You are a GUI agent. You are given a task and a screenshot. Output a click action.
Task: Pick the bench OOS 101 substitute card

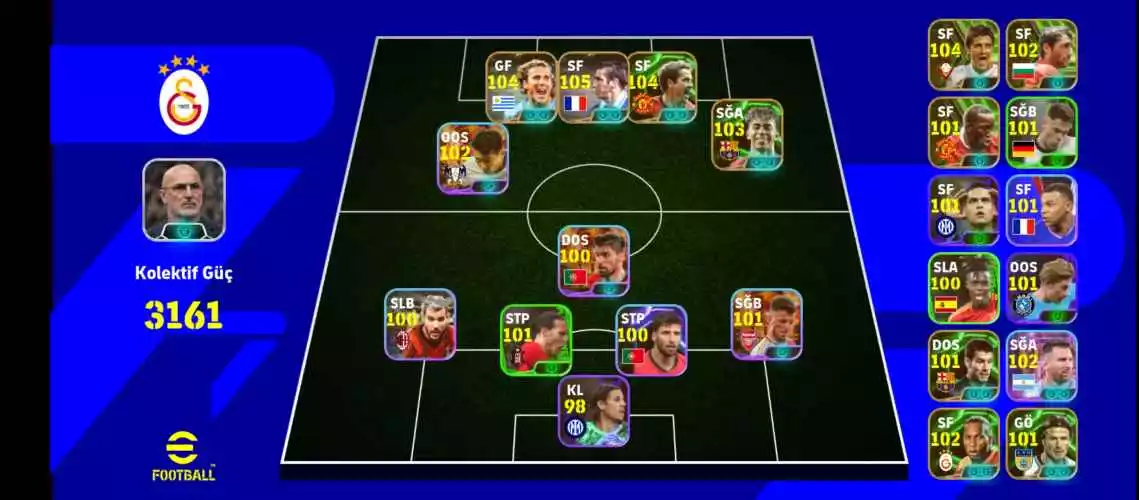1041,288
